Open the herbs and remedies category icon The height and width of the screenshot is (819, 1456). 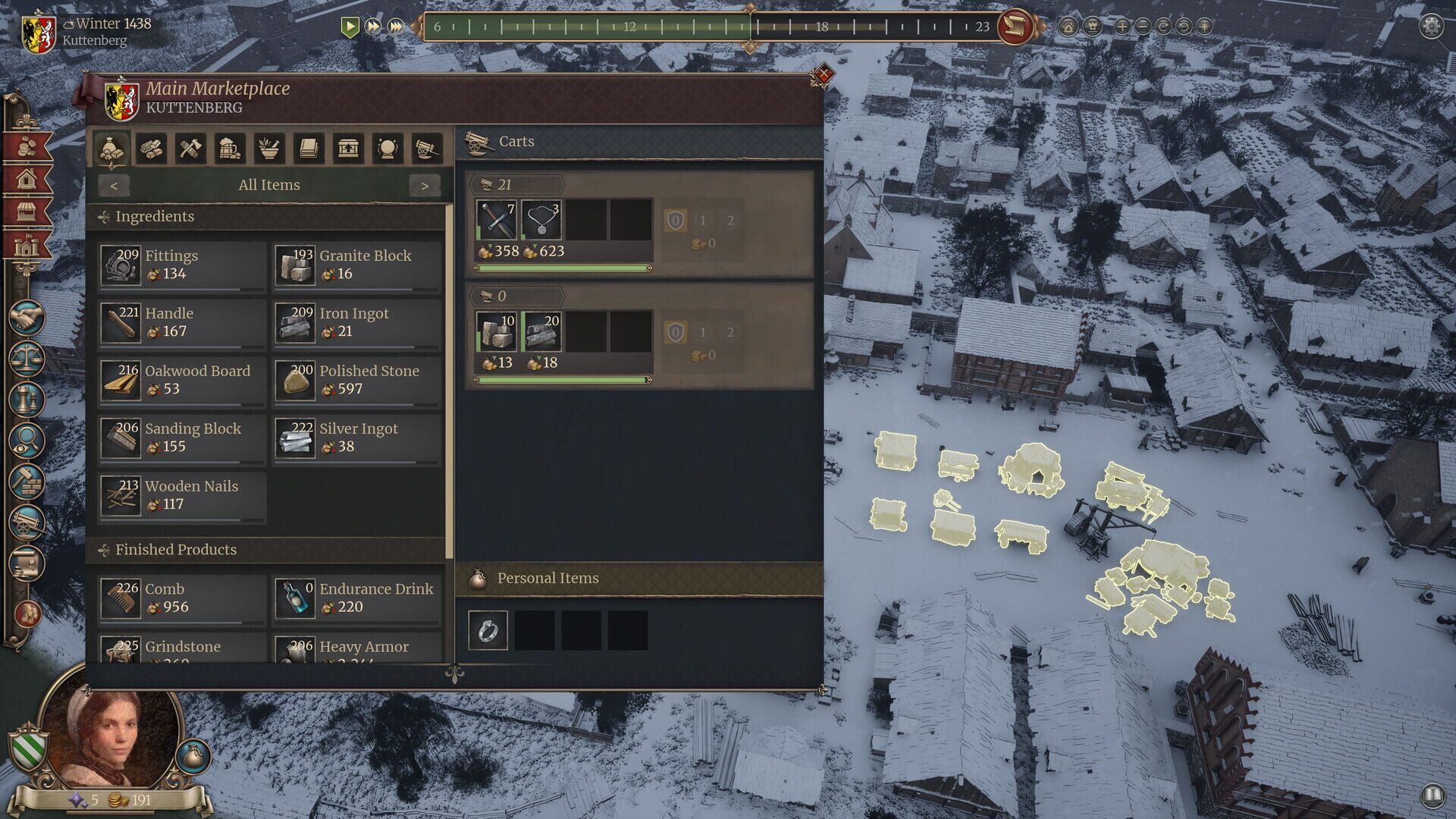[270, 148]
